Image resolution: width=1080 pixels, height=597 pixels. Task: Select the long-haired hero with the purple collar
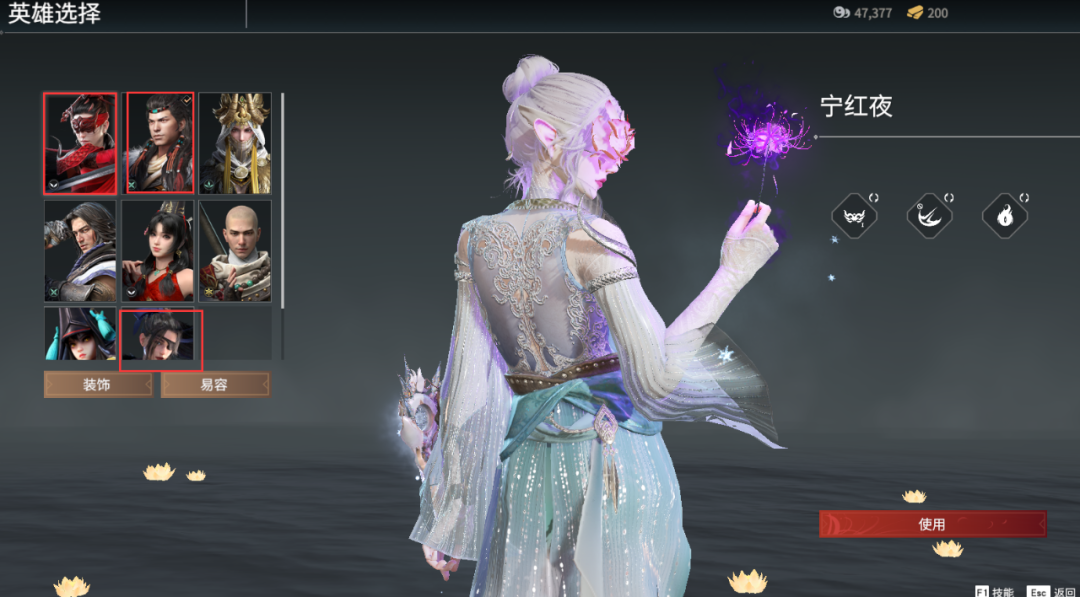80,250
